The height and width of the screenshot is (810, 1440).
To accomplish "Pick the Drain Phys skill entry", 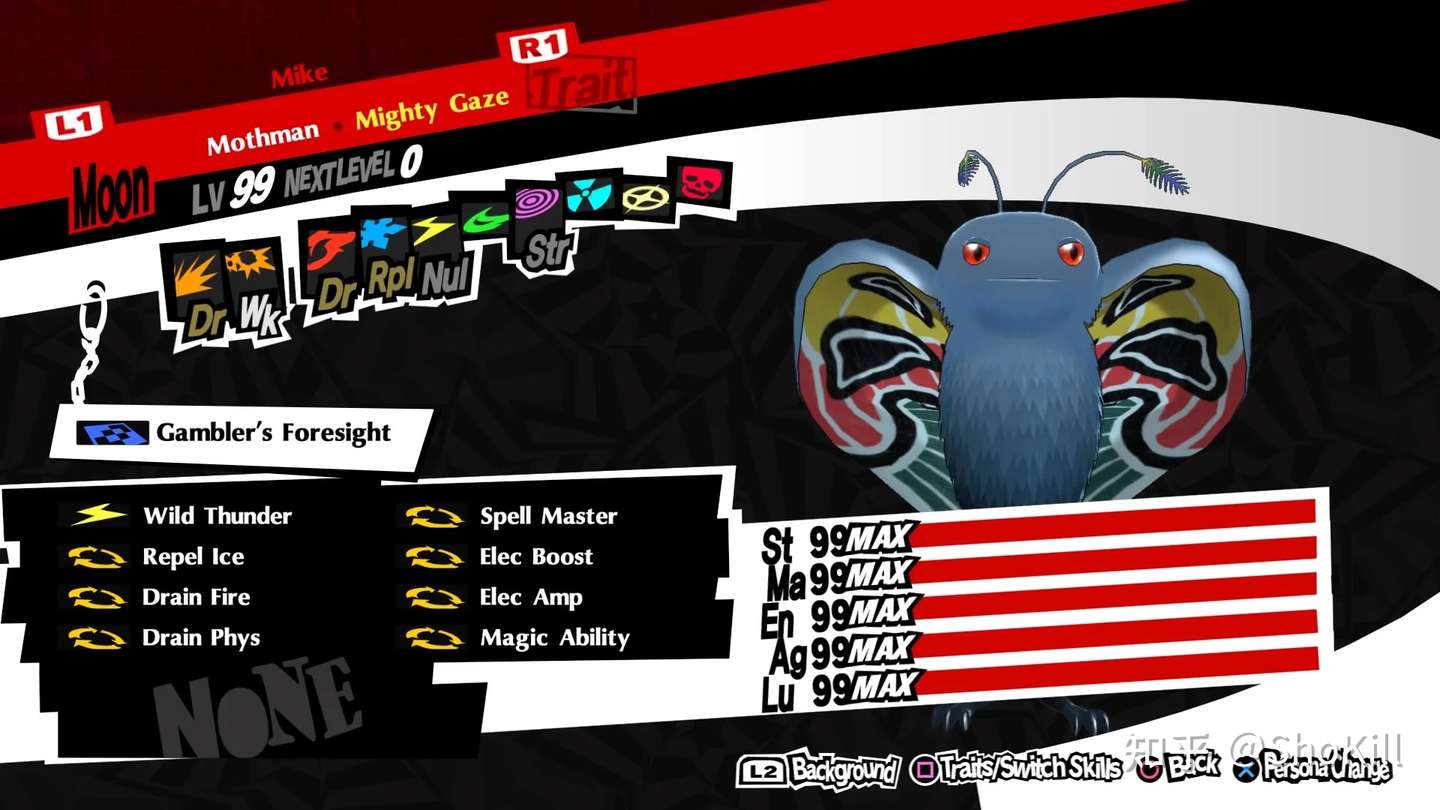I will point(201,638).
